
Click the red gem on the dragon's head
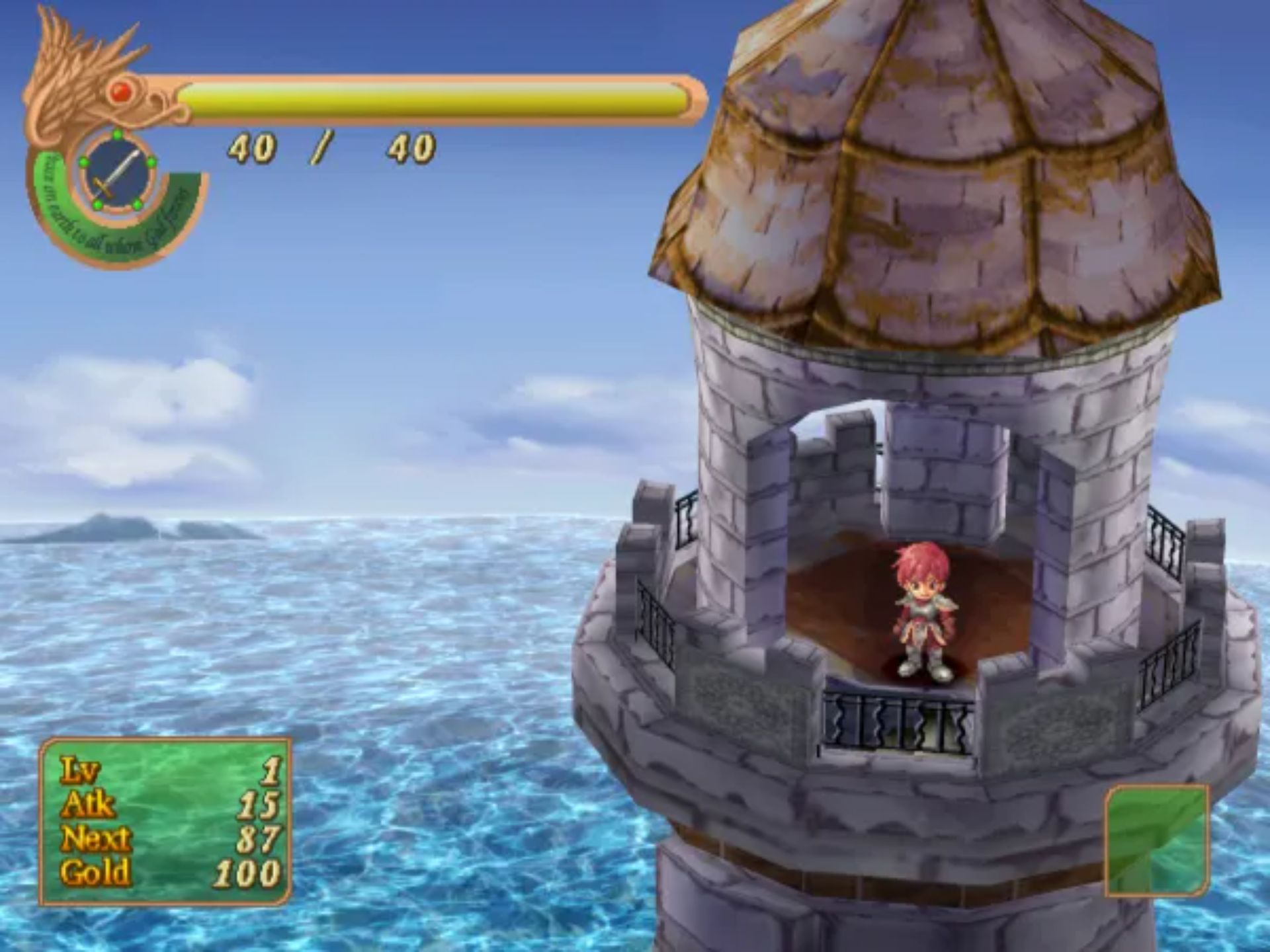120,93
